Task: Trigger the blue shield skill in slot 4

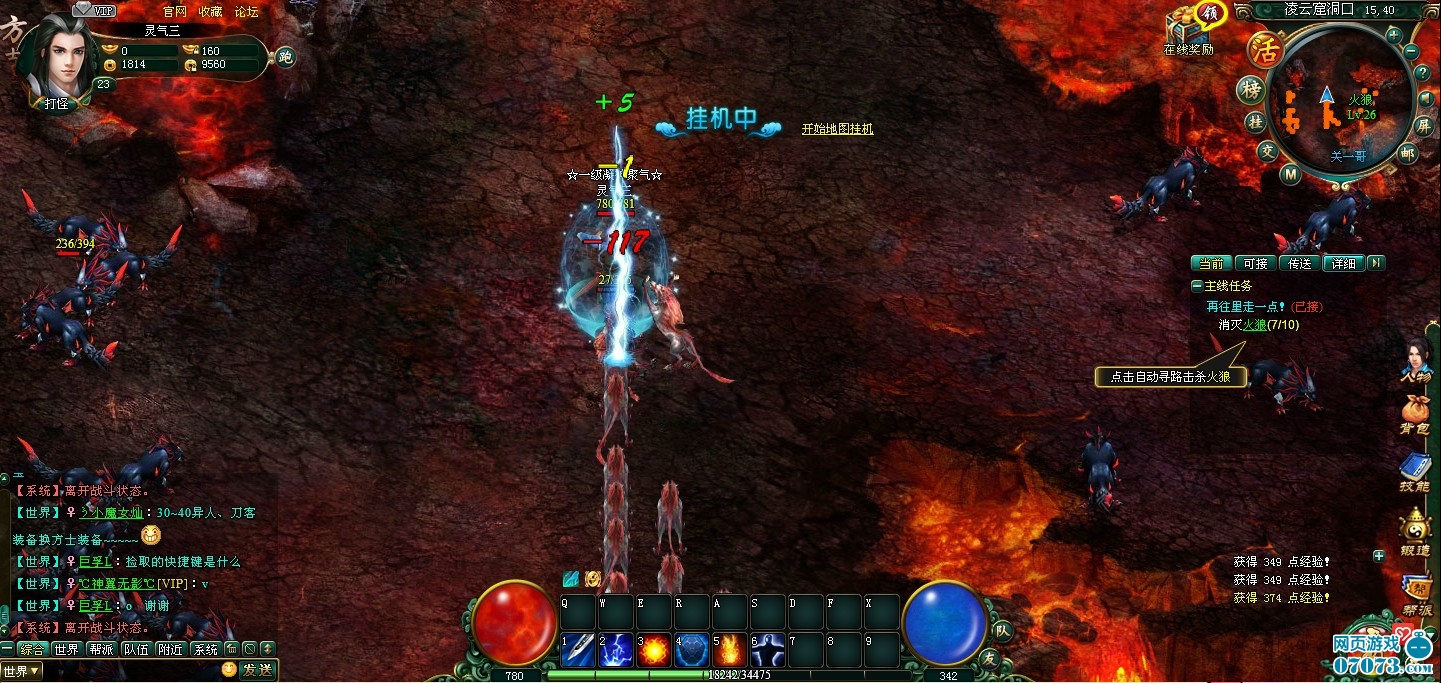Action: tap(691, 650)
